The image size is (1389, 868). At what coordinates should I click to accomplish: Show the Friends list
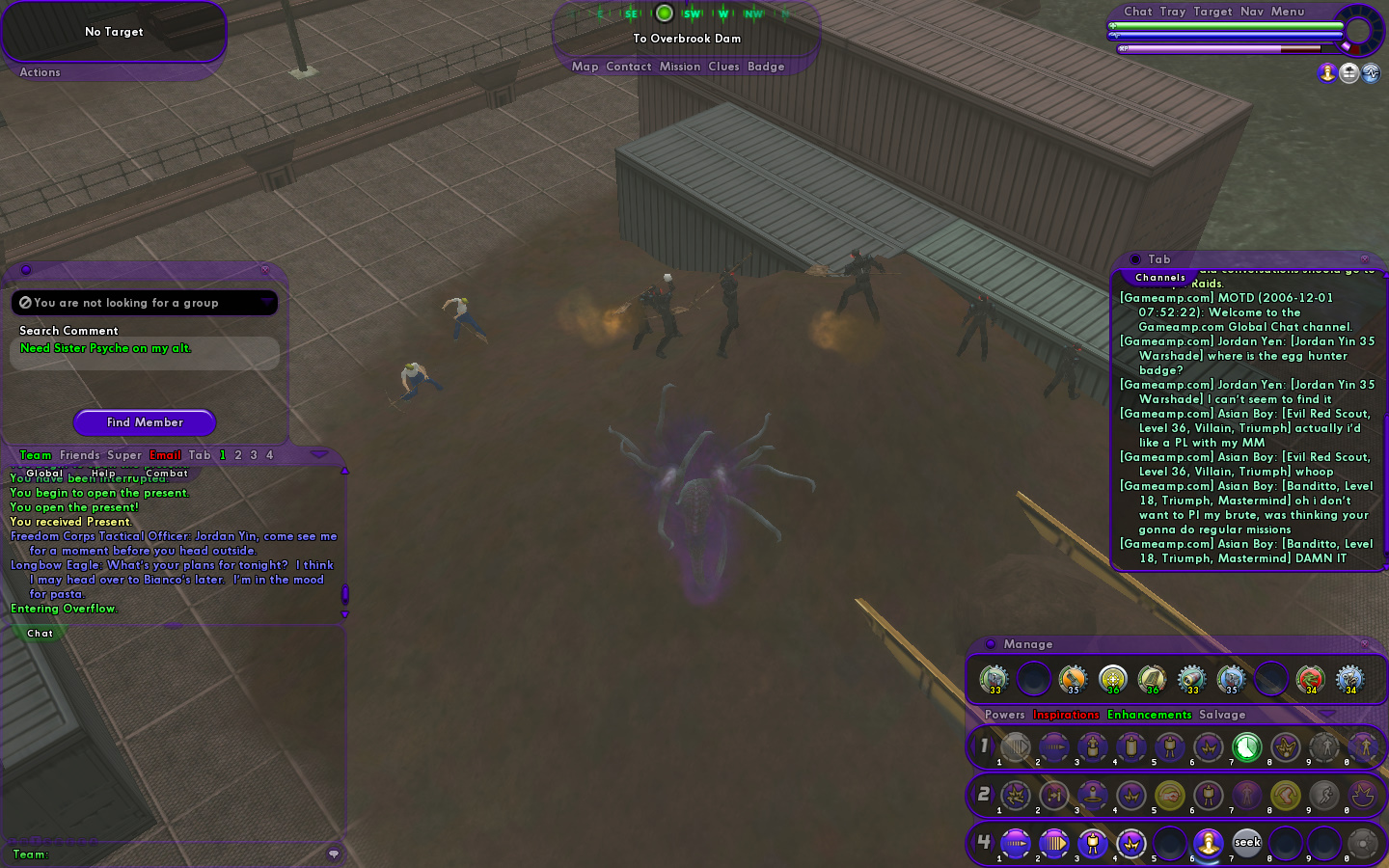79,455
